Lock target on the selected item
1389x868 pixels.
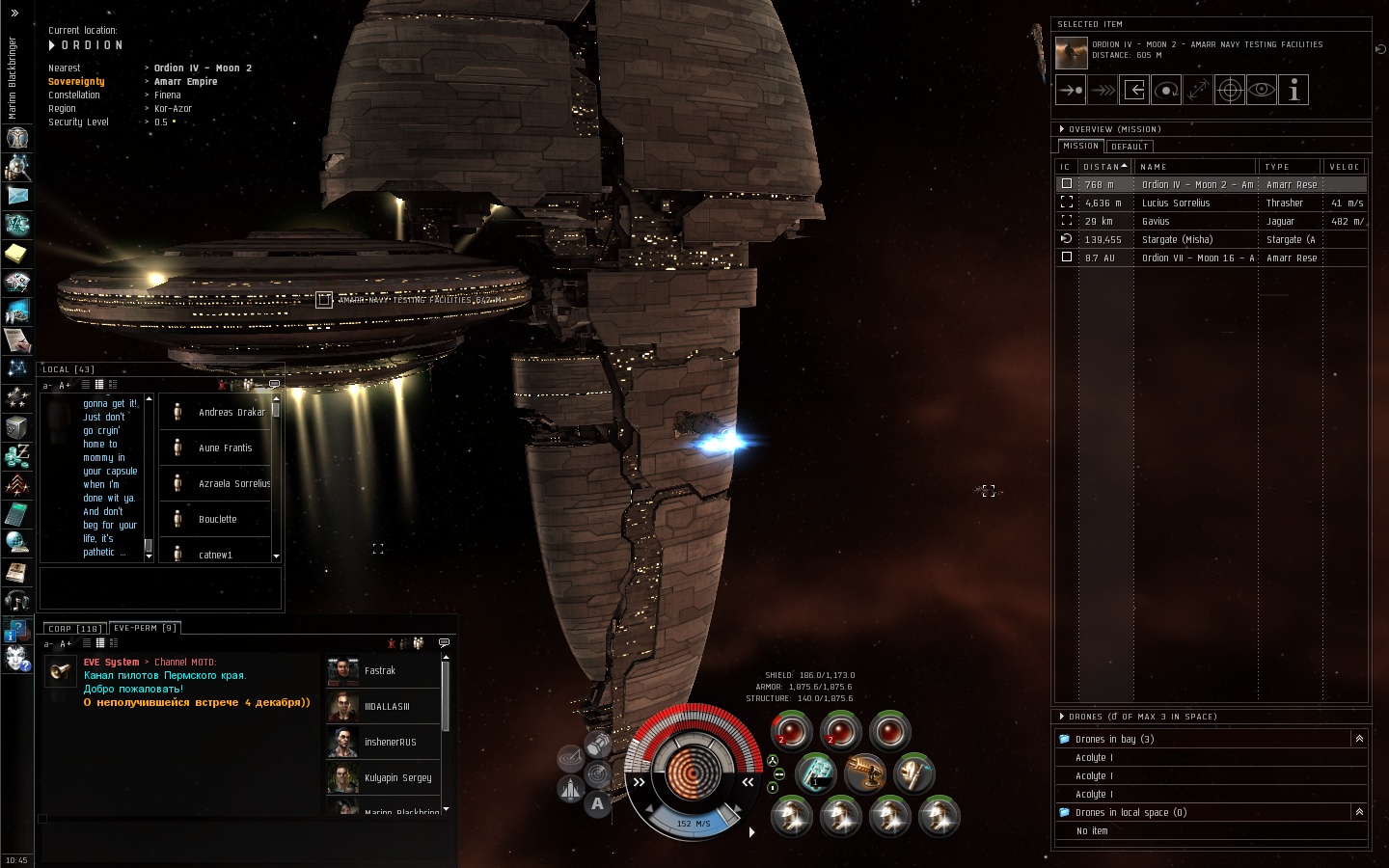coord(1230,91)
